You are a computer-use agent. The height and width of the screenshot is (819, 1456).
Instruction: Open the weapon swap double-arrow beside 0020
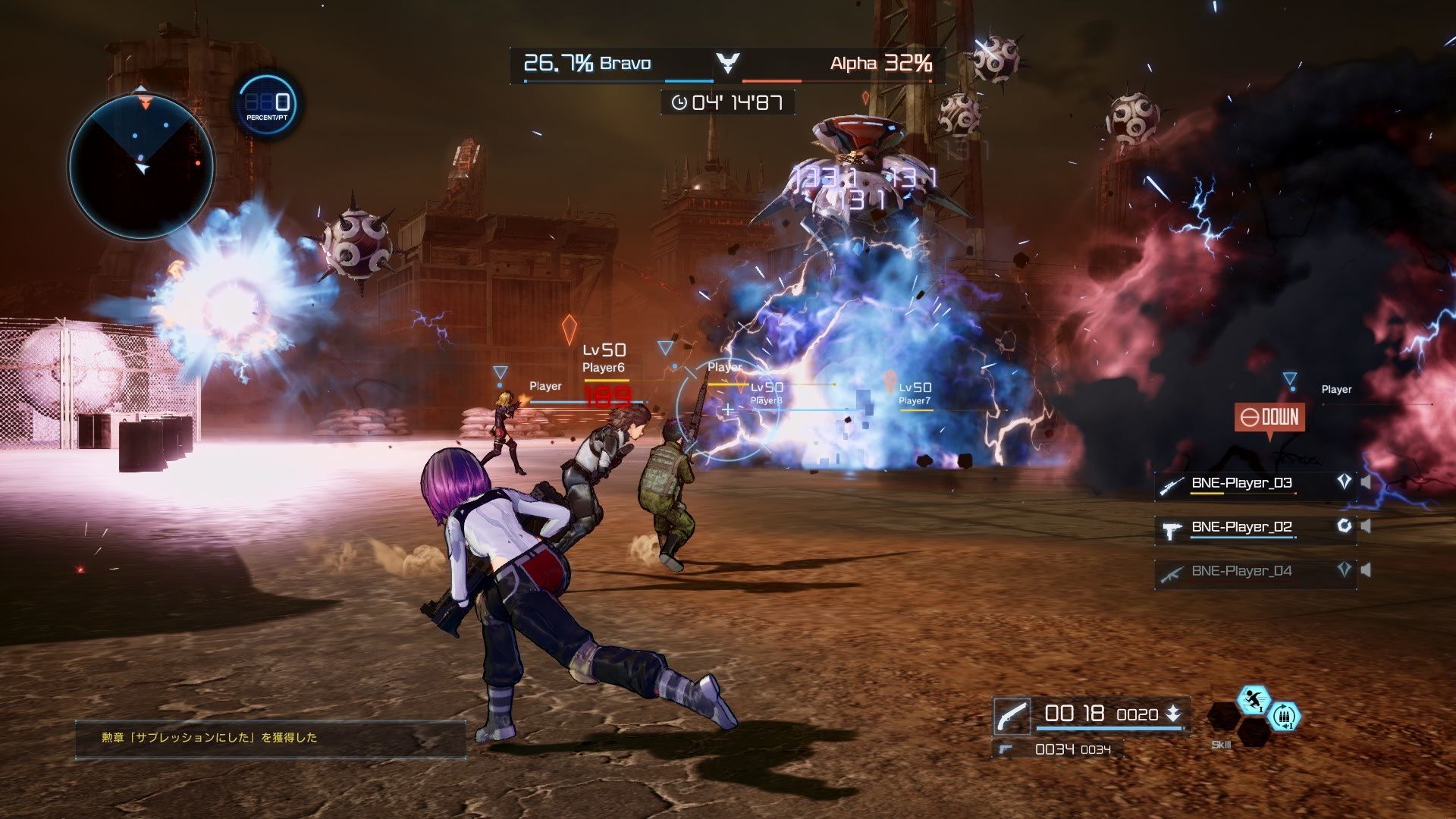tap(1173, 714)
